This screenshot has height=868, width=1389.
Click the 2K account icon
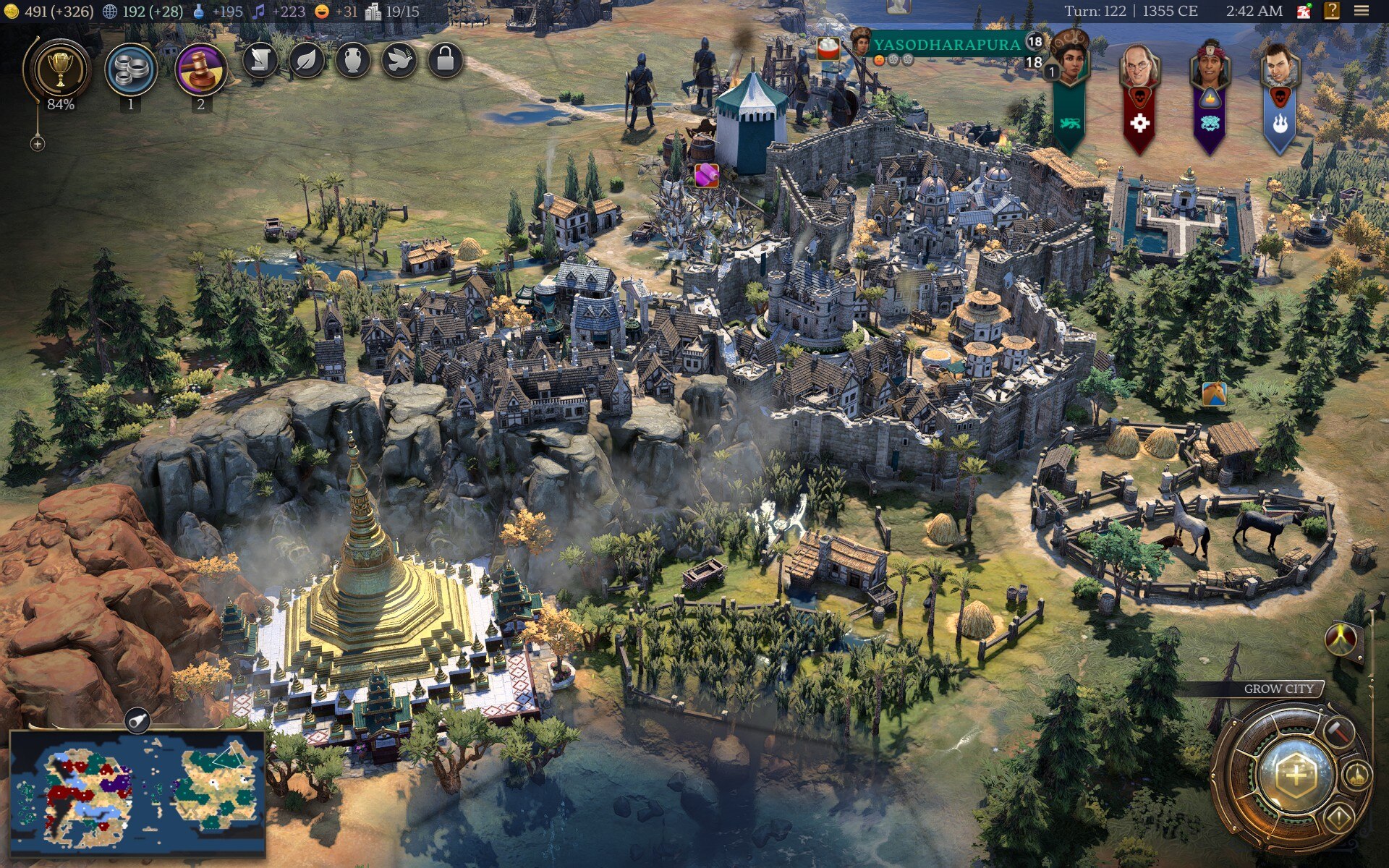pyautogui.click(x=1304, y=11)
